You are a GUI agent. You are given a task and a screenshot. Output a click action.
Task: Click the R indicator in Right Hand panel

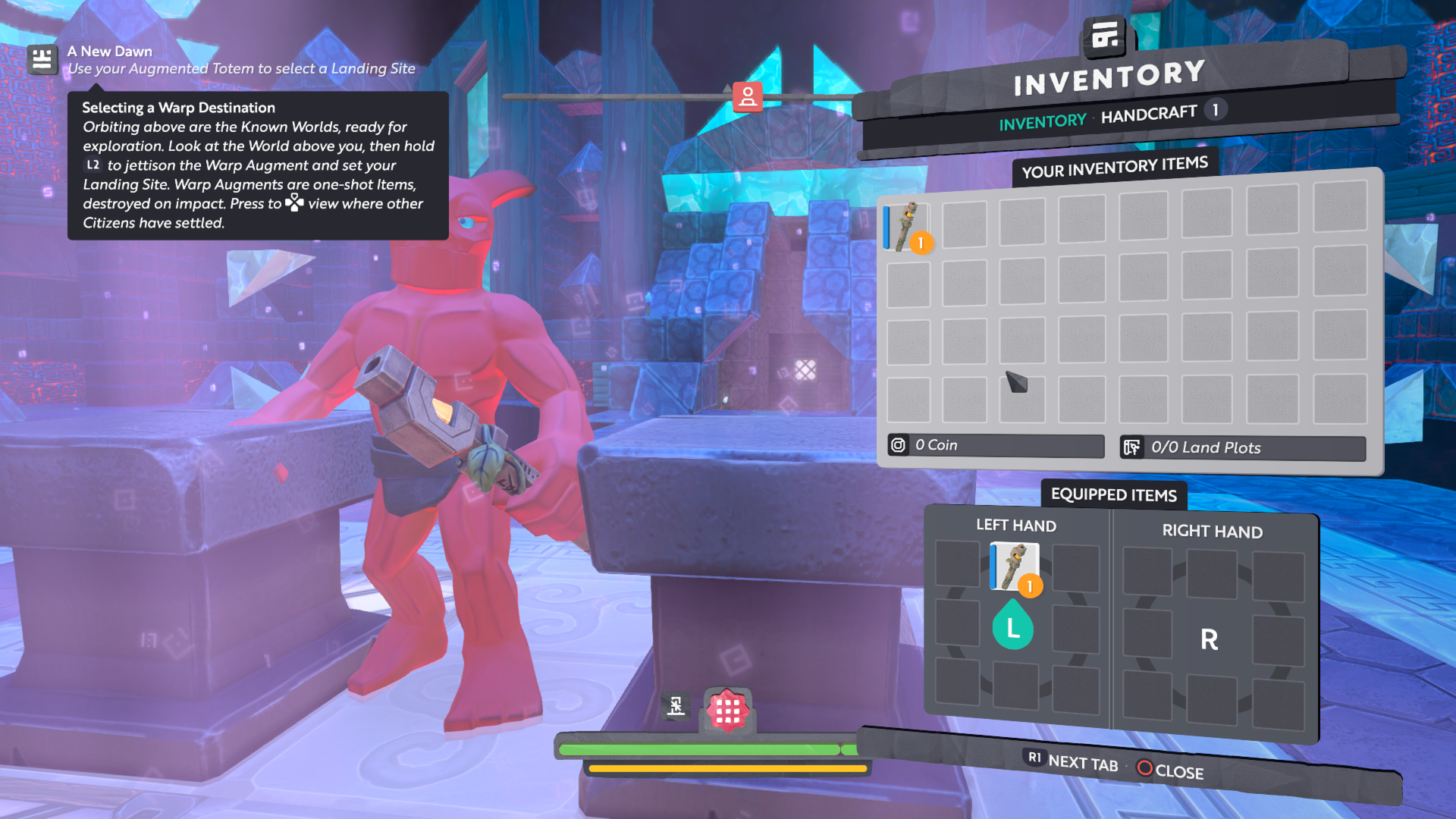click(x=1209, y=639)
